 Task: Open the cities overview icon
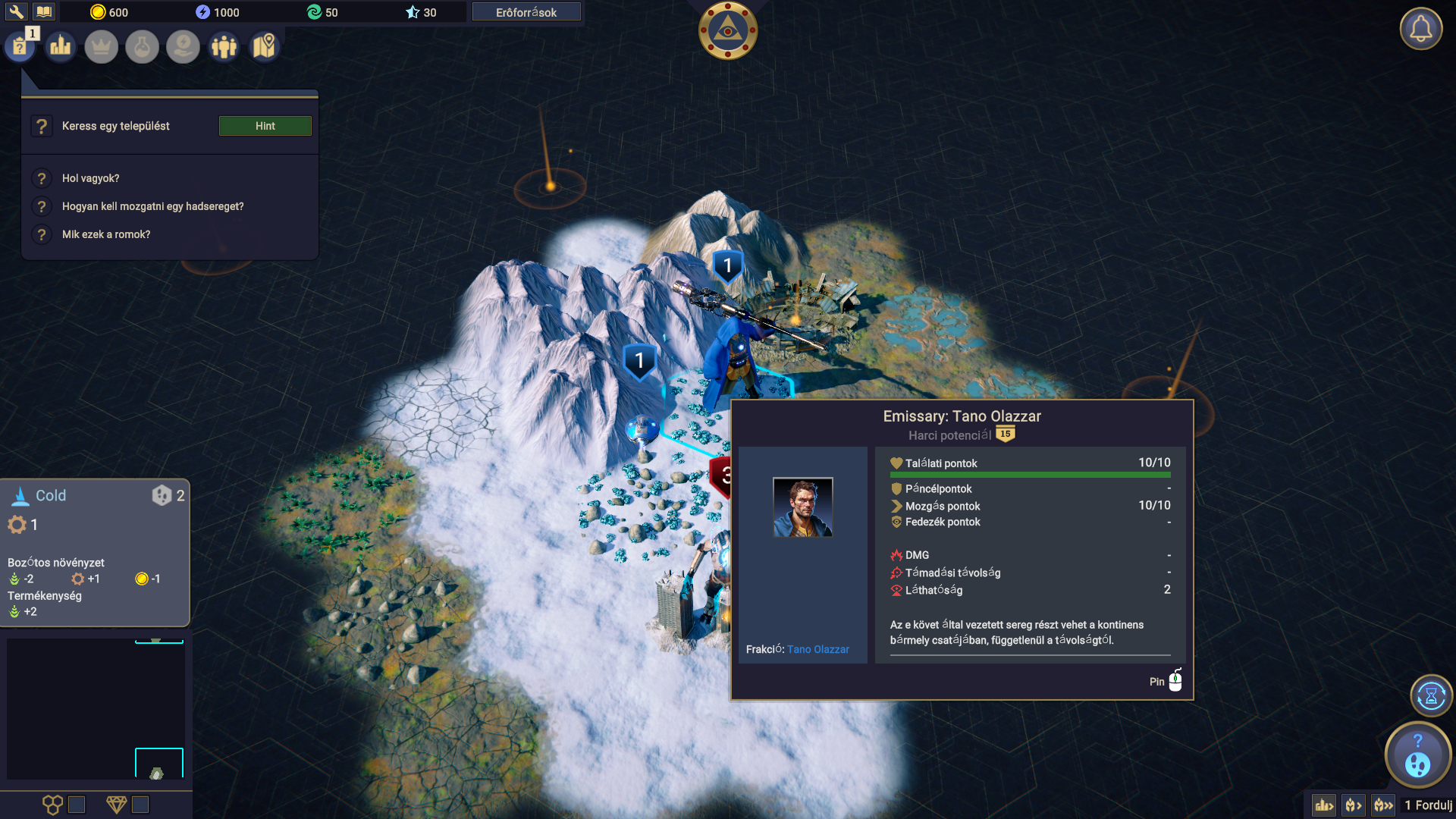click(x=61, y=47)
